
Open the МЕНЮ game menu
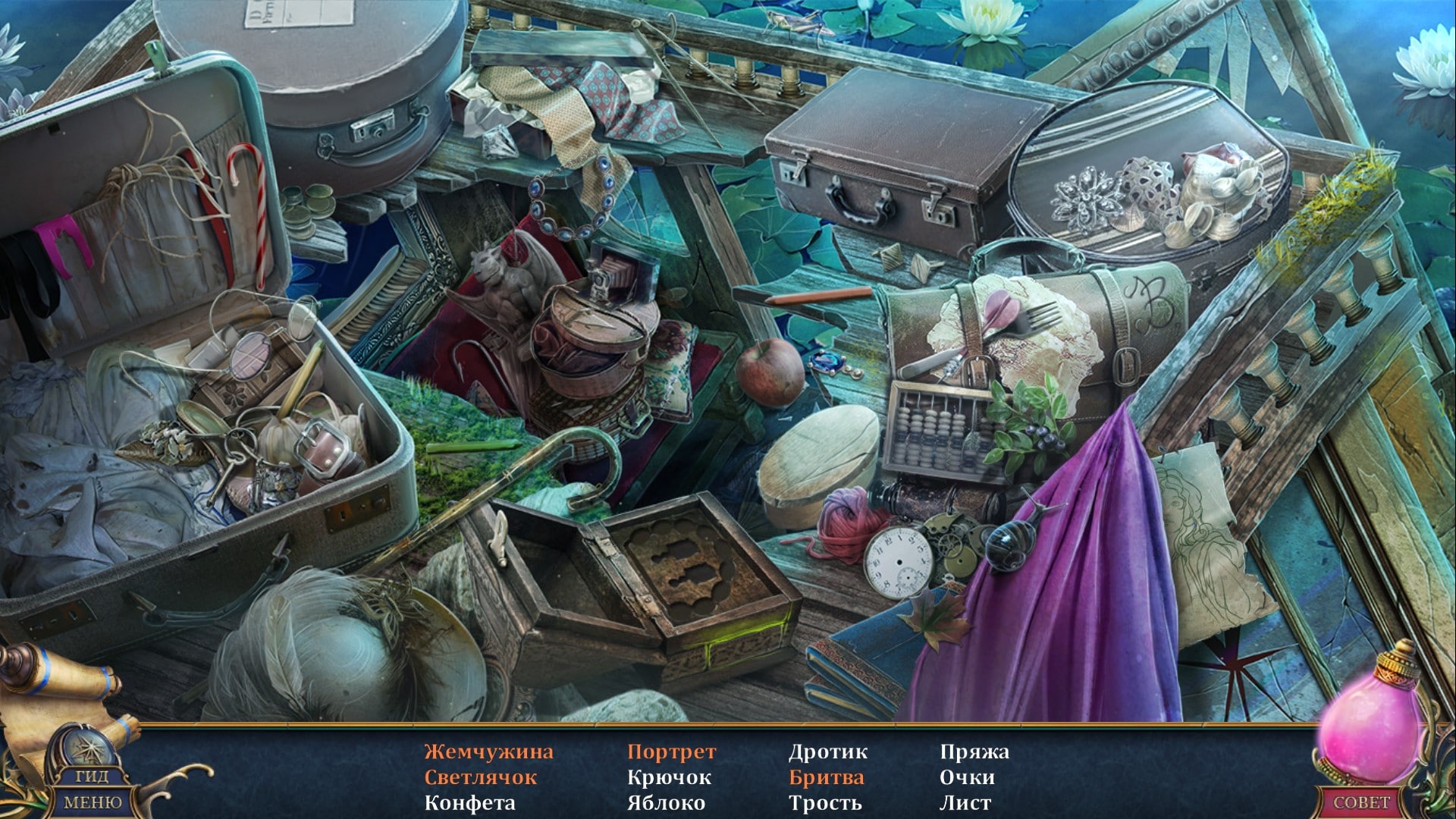tap(92, 802)
